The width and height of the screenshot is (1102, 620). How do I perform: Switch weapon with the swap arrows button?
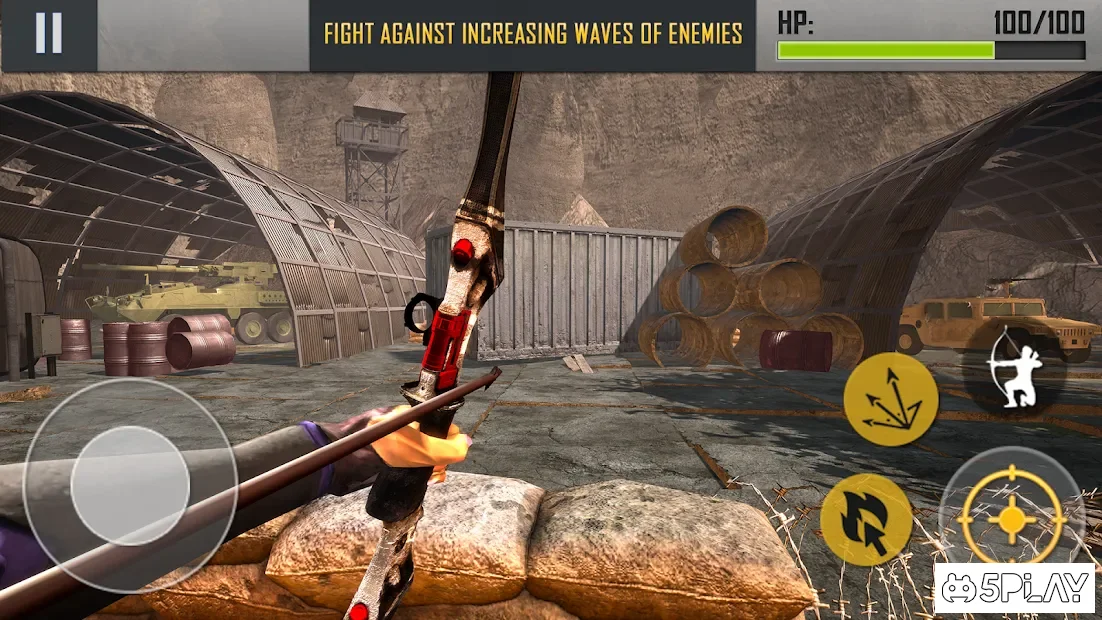[866, 519]
